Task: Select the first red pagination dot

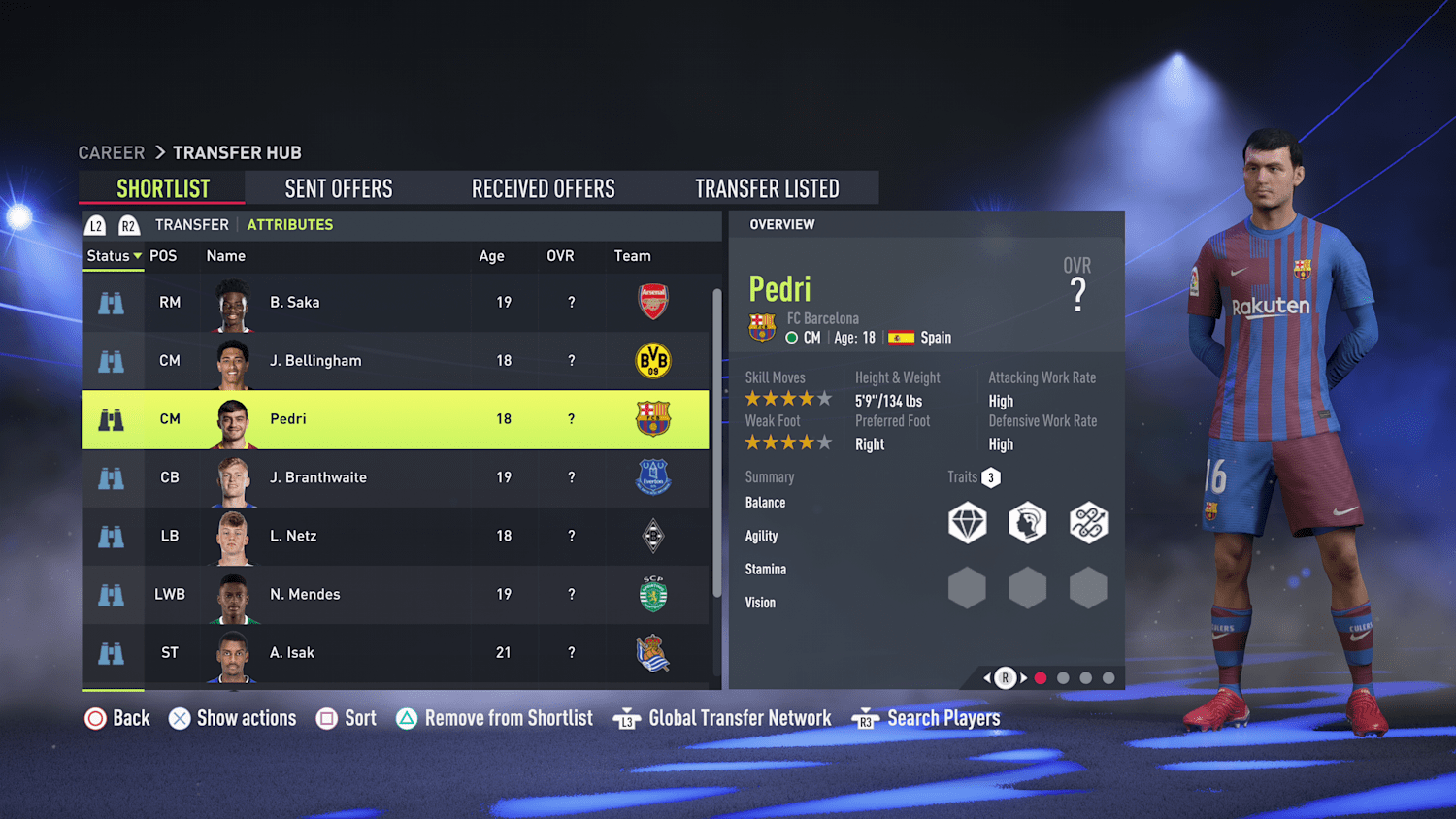Action: point(1041,678)
